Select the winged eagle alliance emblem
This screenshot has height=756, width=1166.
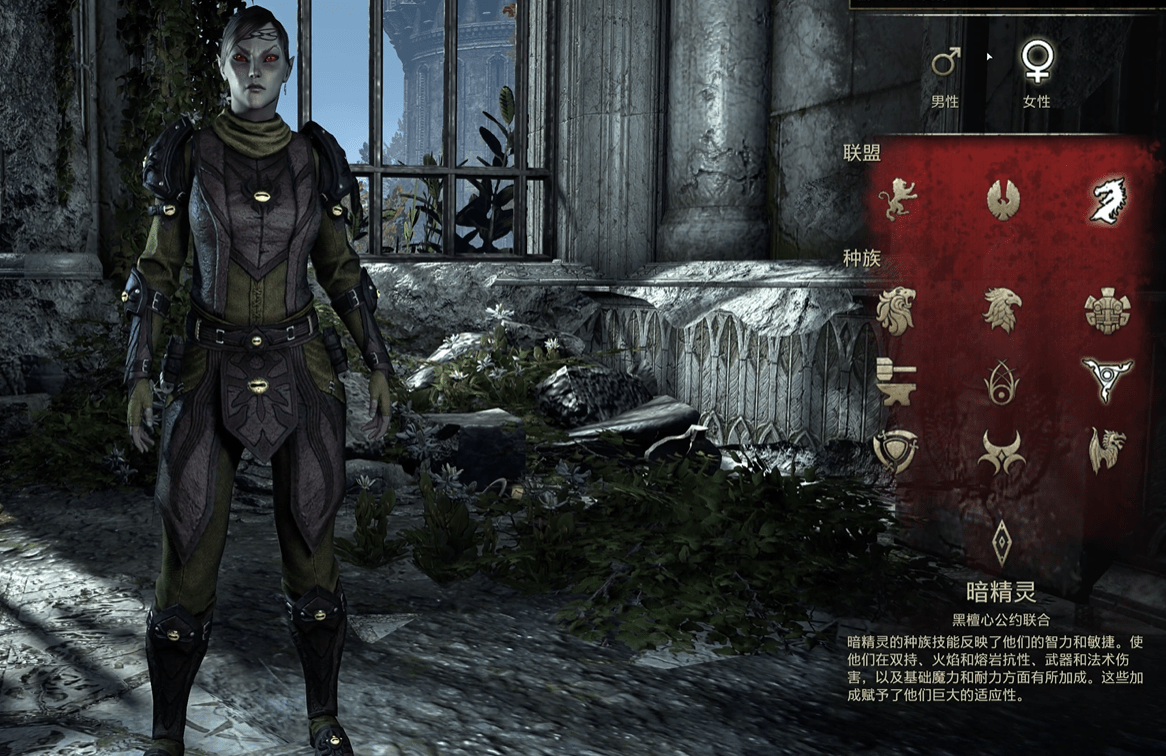coord(1003,199)
